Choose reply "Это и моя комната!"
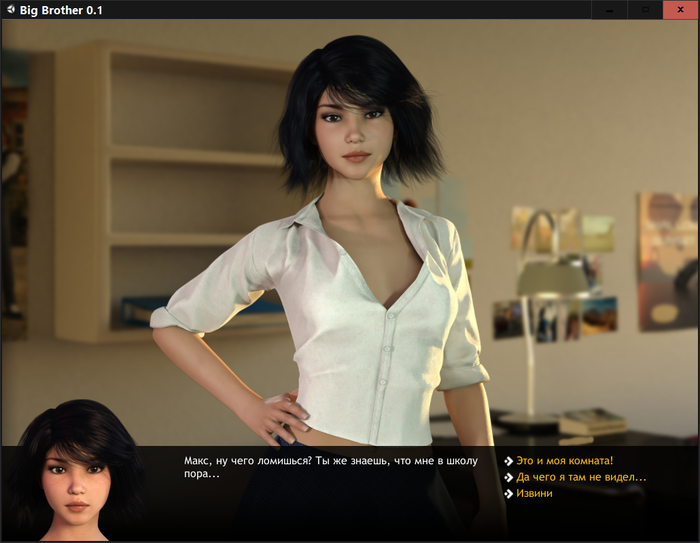 coord(564,461)
